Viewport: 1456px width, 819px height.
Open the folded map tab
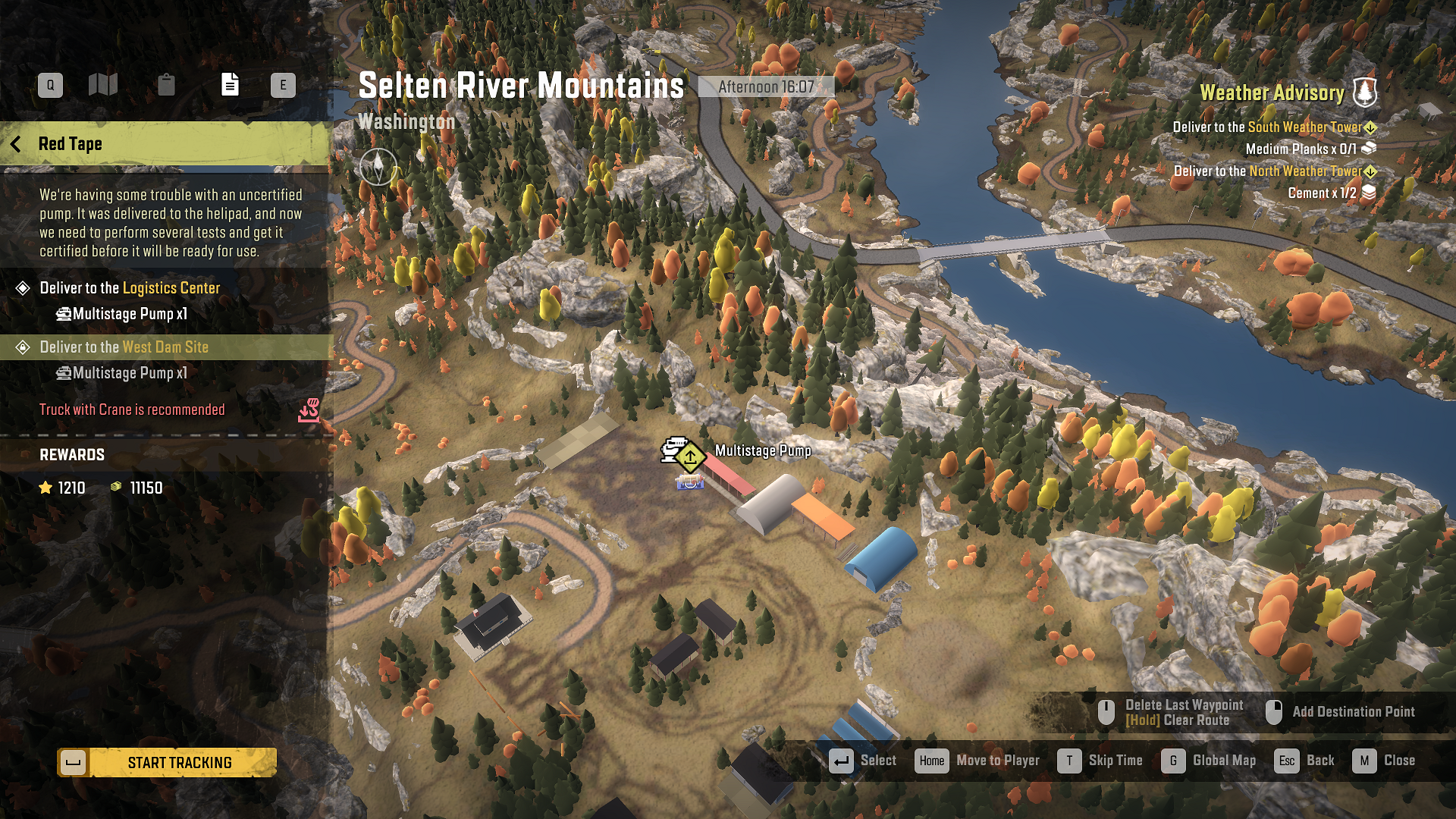[x=103, y=85]
